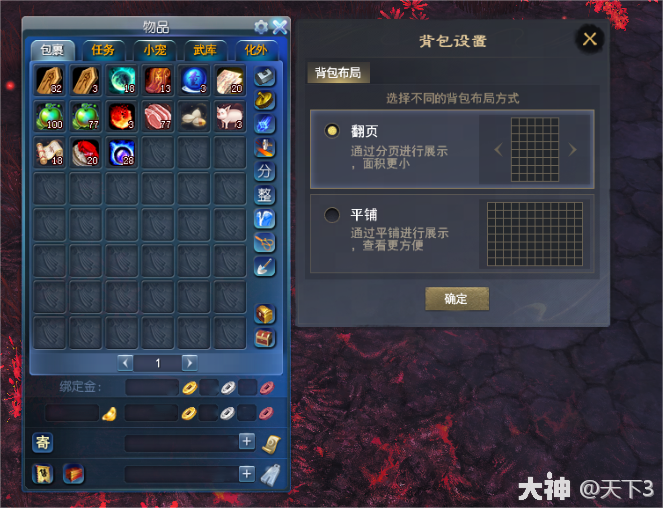
Task: Close the 物品 inventory window
Action: tap(280, 27)
